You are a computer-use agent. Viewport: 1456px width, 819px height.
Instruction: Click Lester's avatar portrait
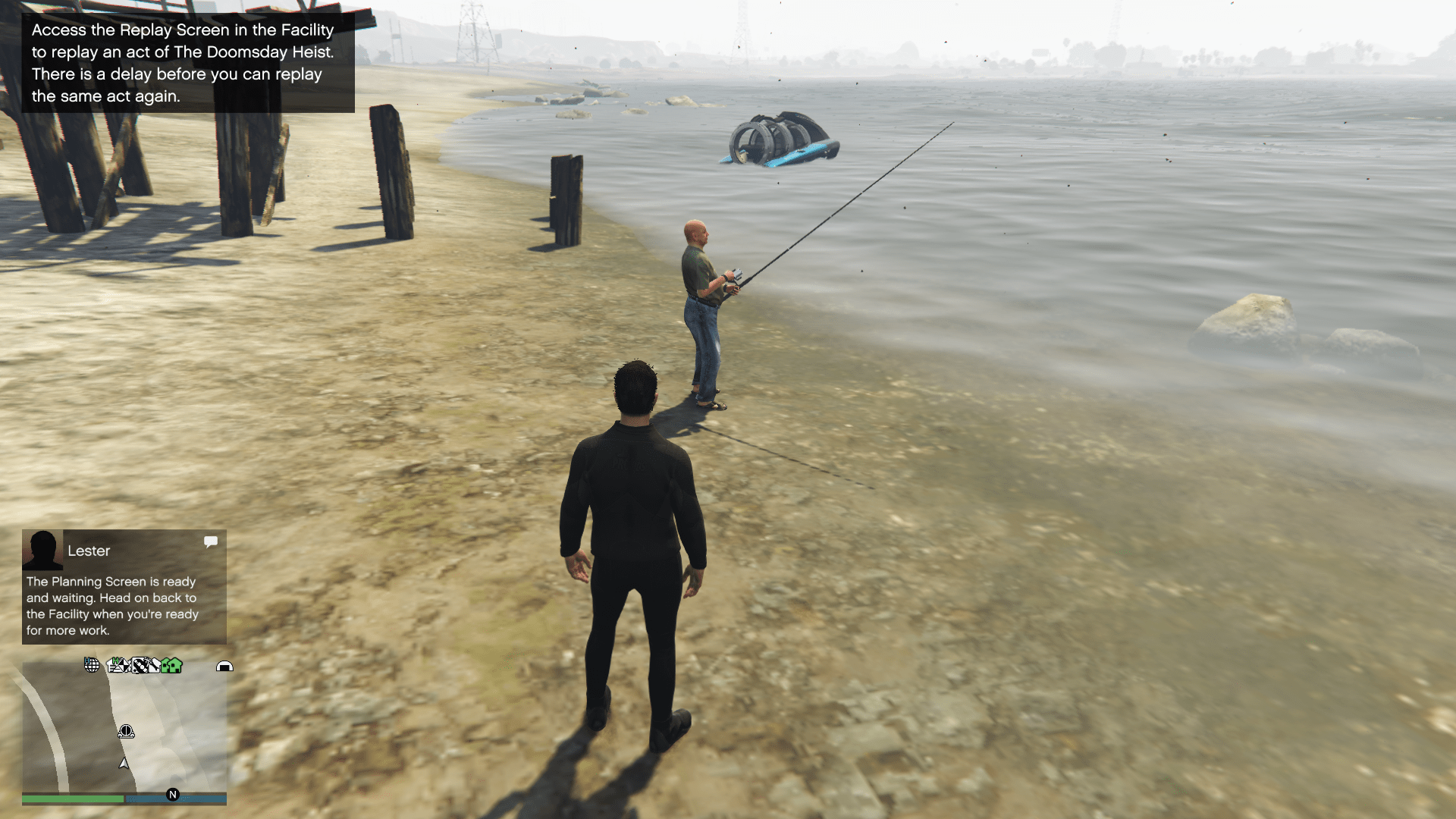42,550
